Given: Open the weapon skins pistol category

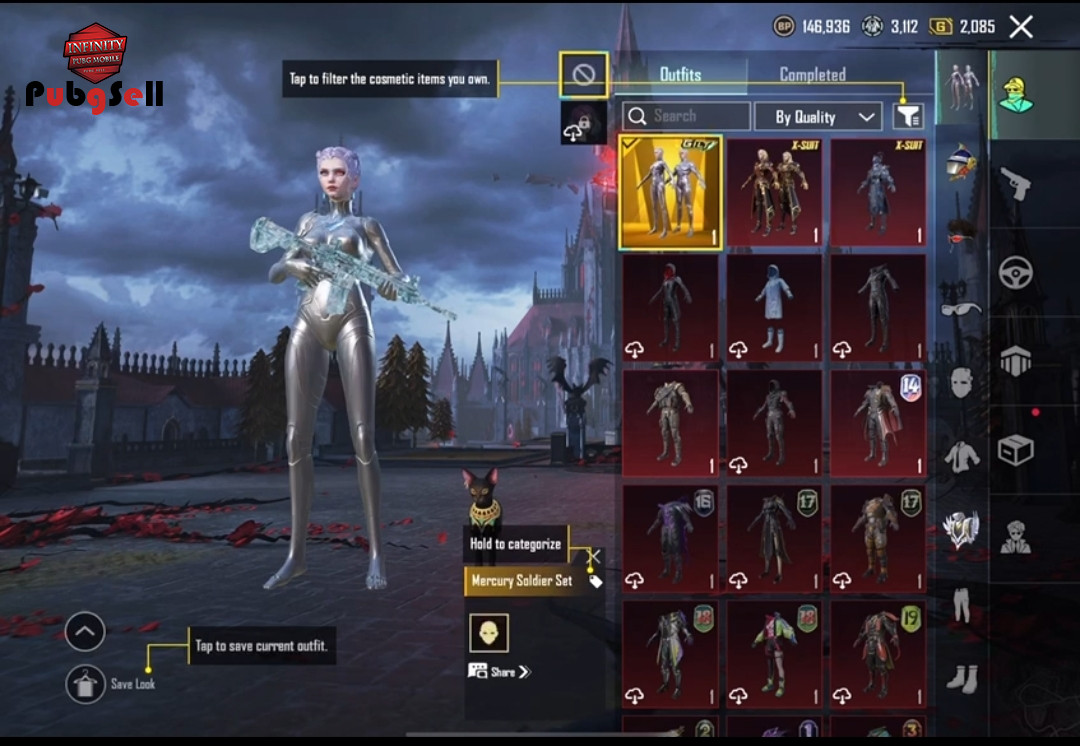Looking at the screenshot, I should coord(1015,185).
